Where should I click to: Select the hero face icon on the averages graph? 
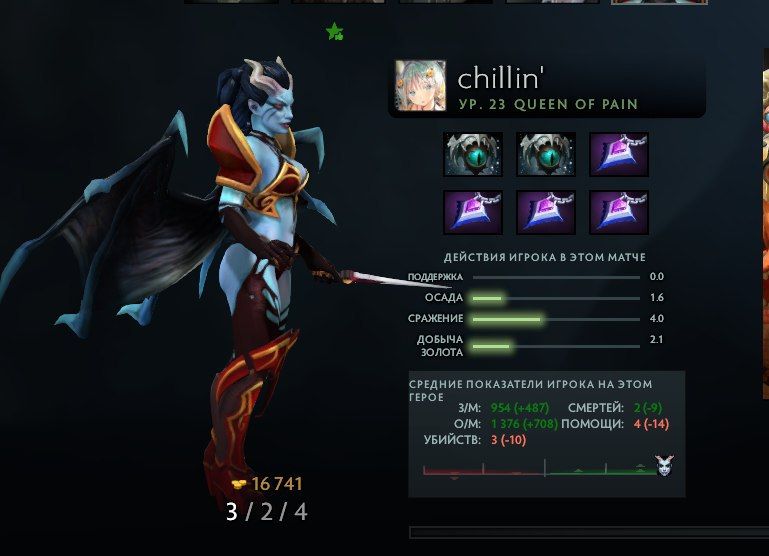pyautogui.click(x=664, y=465)
